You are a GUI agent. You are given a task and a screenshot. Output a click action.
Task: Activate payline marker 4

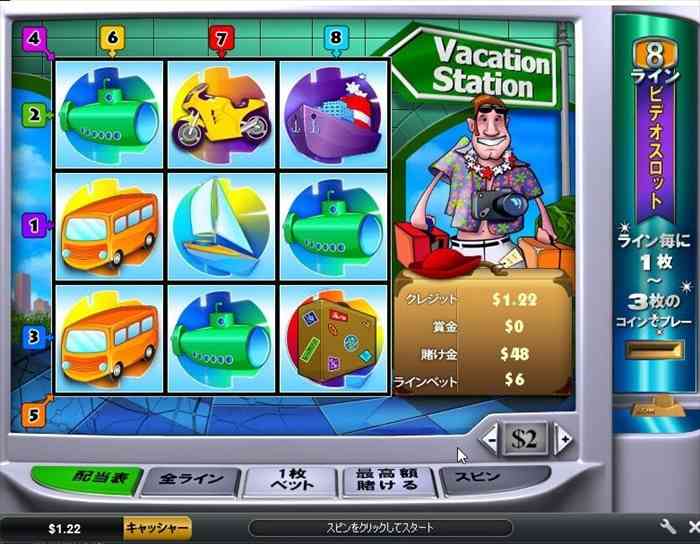(x=35, y=39)
